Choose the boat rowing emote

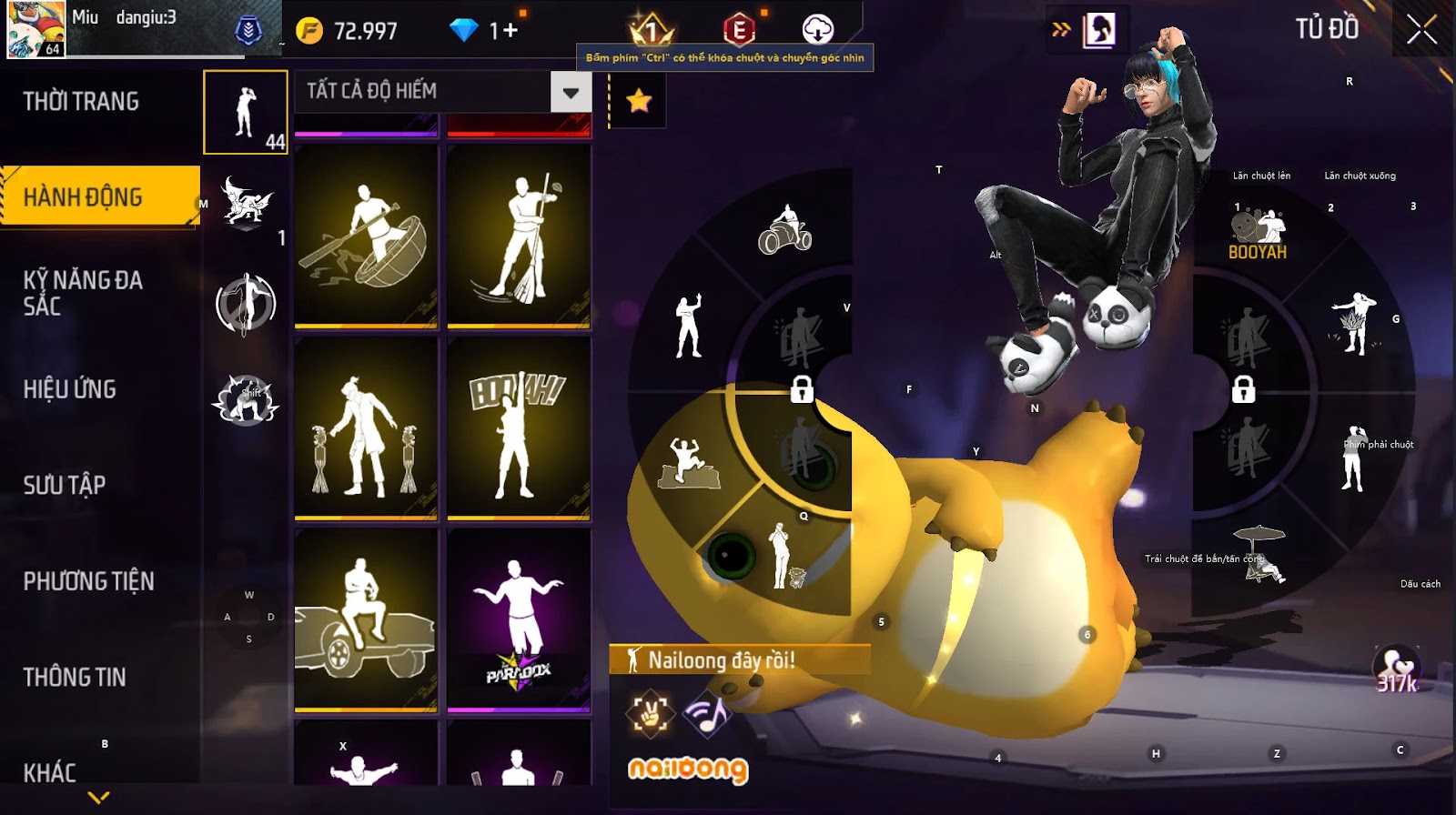[x=366, y=235]
